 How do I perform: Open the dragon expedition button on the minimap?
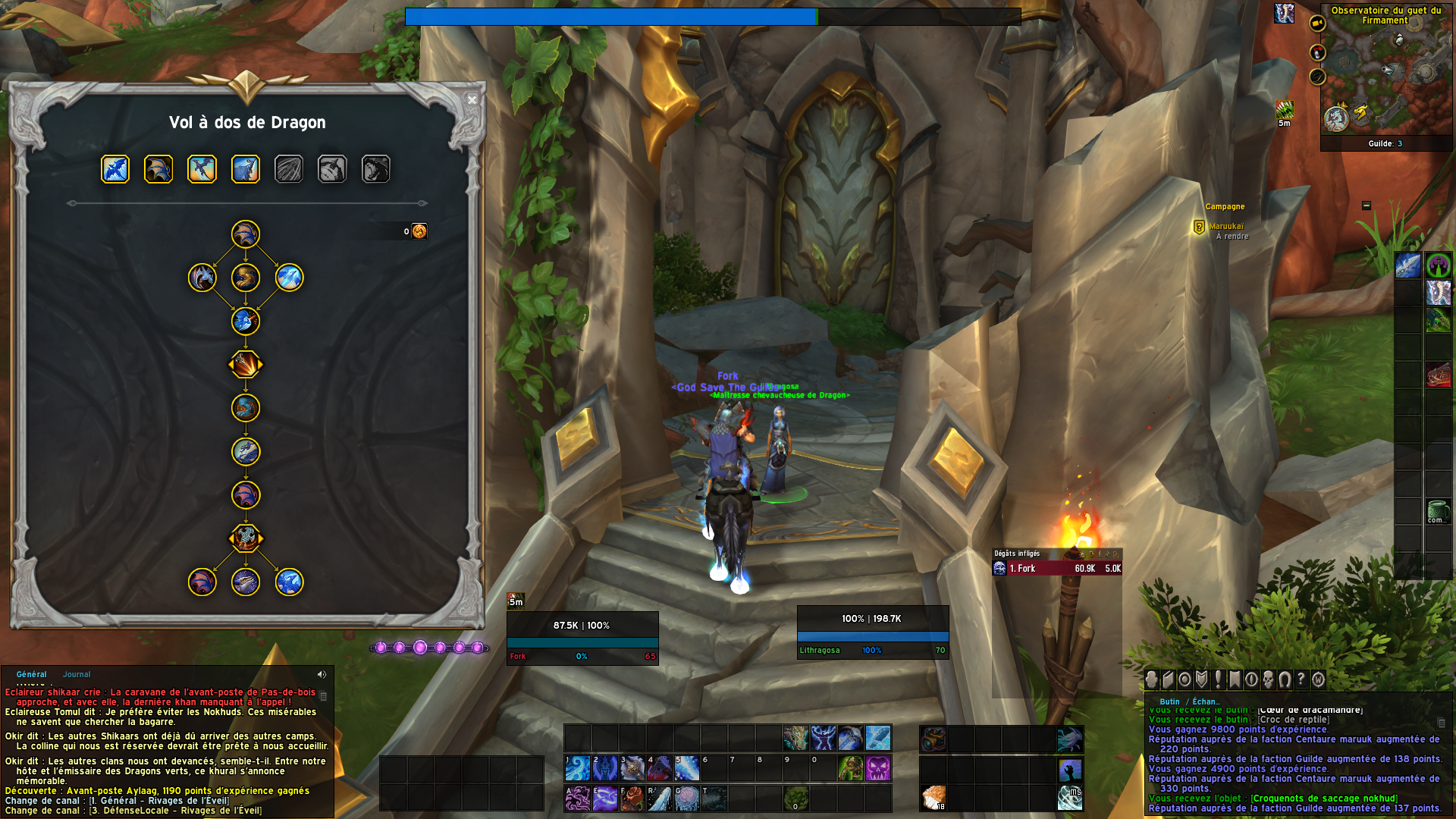click(x=1336, y=118)
